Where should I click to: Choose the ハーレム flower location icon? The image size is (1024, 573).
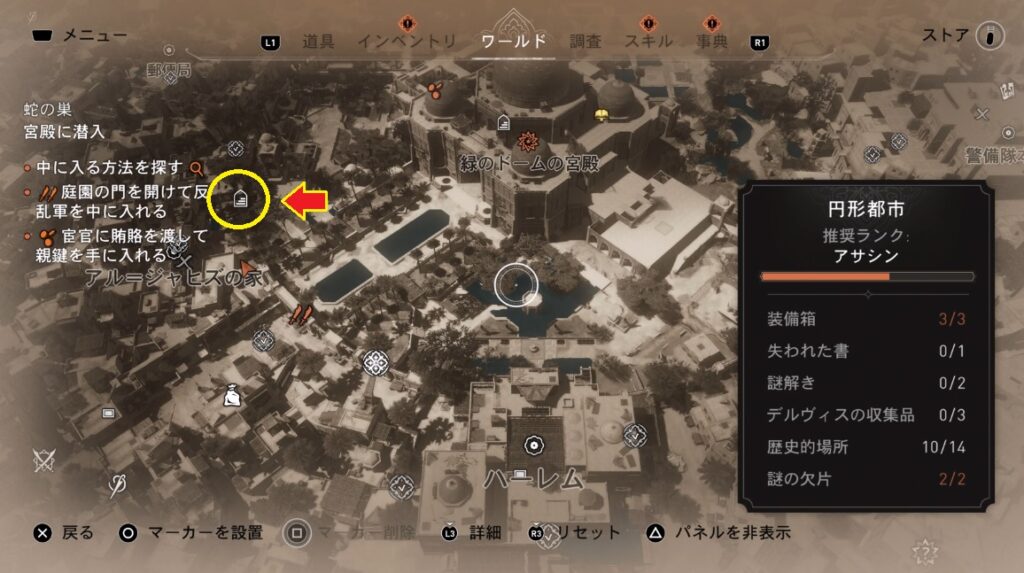pyautogui.click(x=534, y=445)
